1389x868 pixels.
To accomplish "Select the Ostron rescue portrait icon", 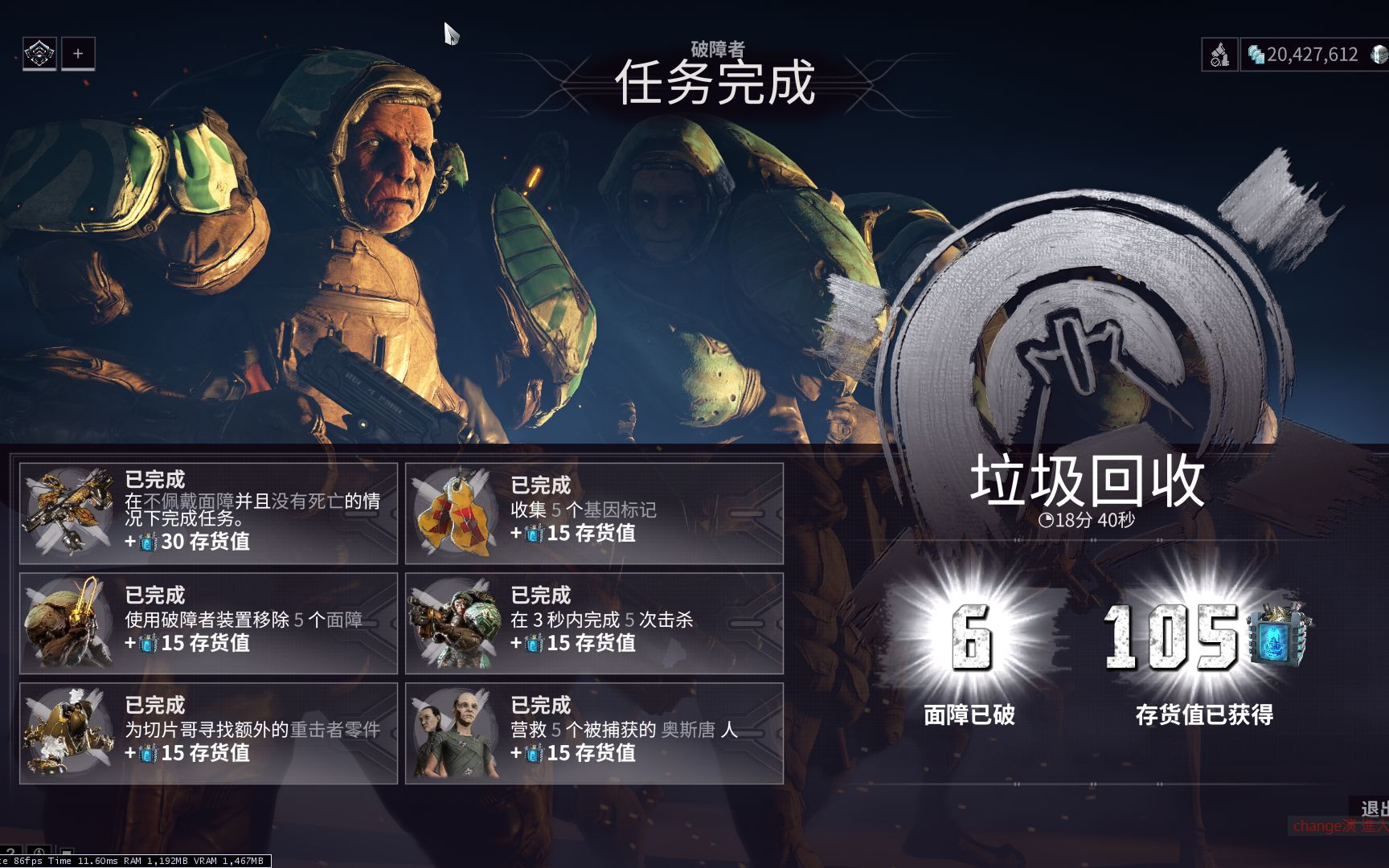I will [x=457, y=733].
